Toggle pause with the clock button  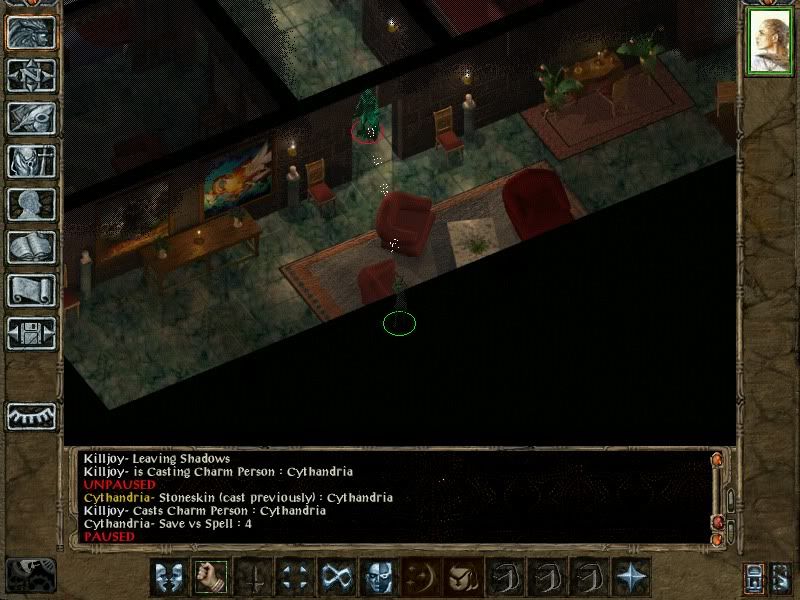click(x=30, y=575)
